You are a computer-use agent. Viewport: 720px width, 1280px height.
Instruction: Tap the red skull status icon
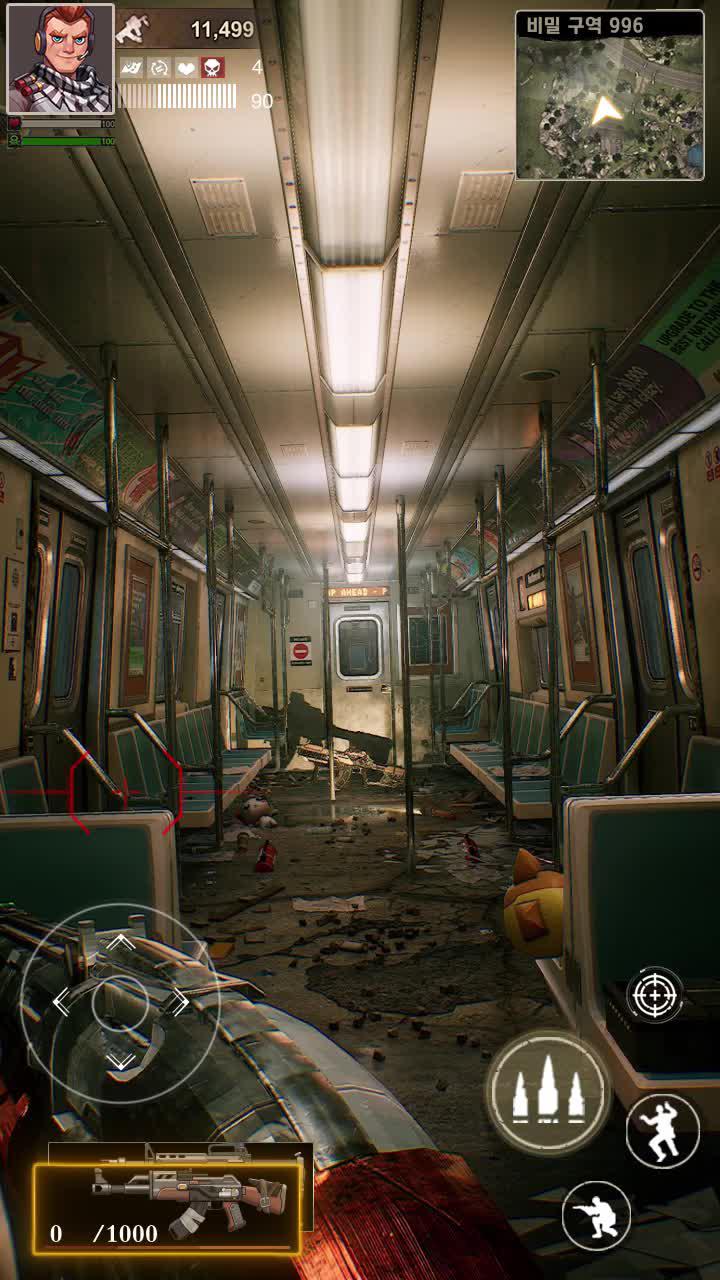[213, 68]
